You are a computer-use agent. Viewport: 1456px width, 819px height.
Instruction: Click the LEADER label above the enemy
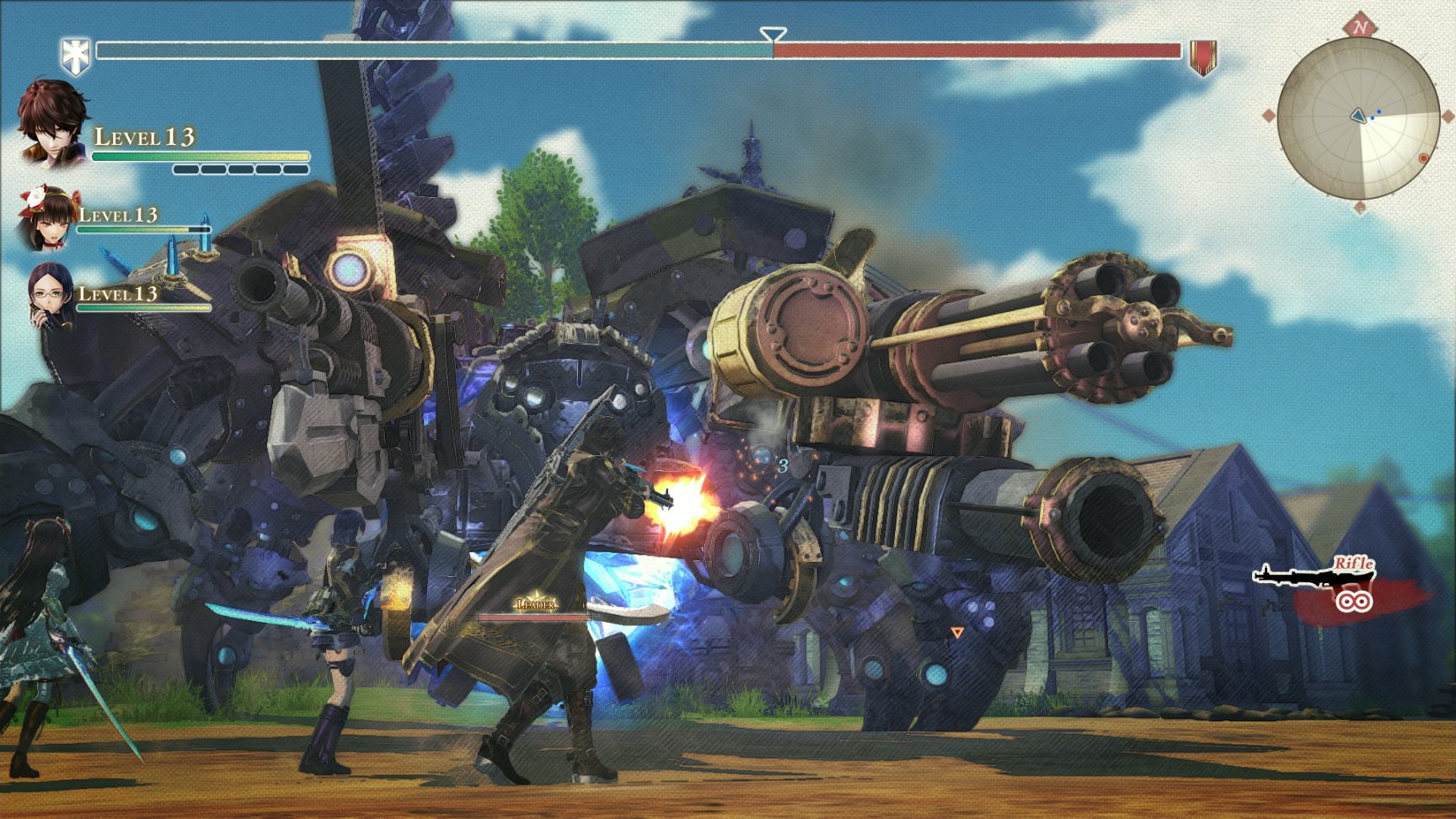click(534, 603)
